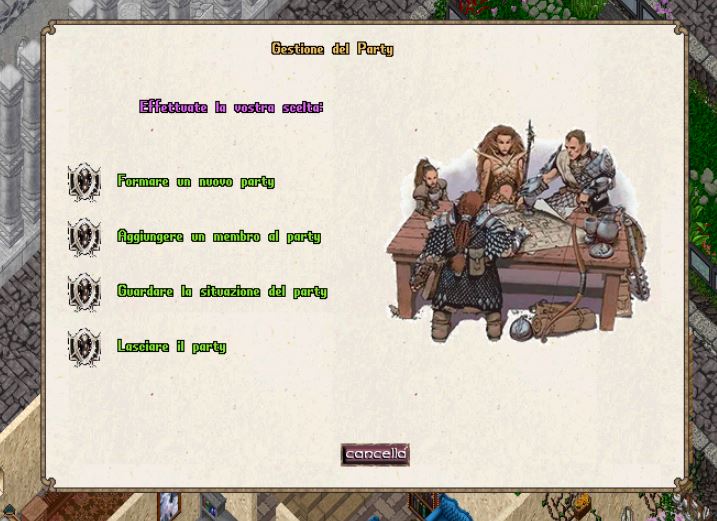This screenshot has height=521, width=717.
Task: Open "Guardare la situazione del party"
Action: pyautogui.click(x=84, y=292)
